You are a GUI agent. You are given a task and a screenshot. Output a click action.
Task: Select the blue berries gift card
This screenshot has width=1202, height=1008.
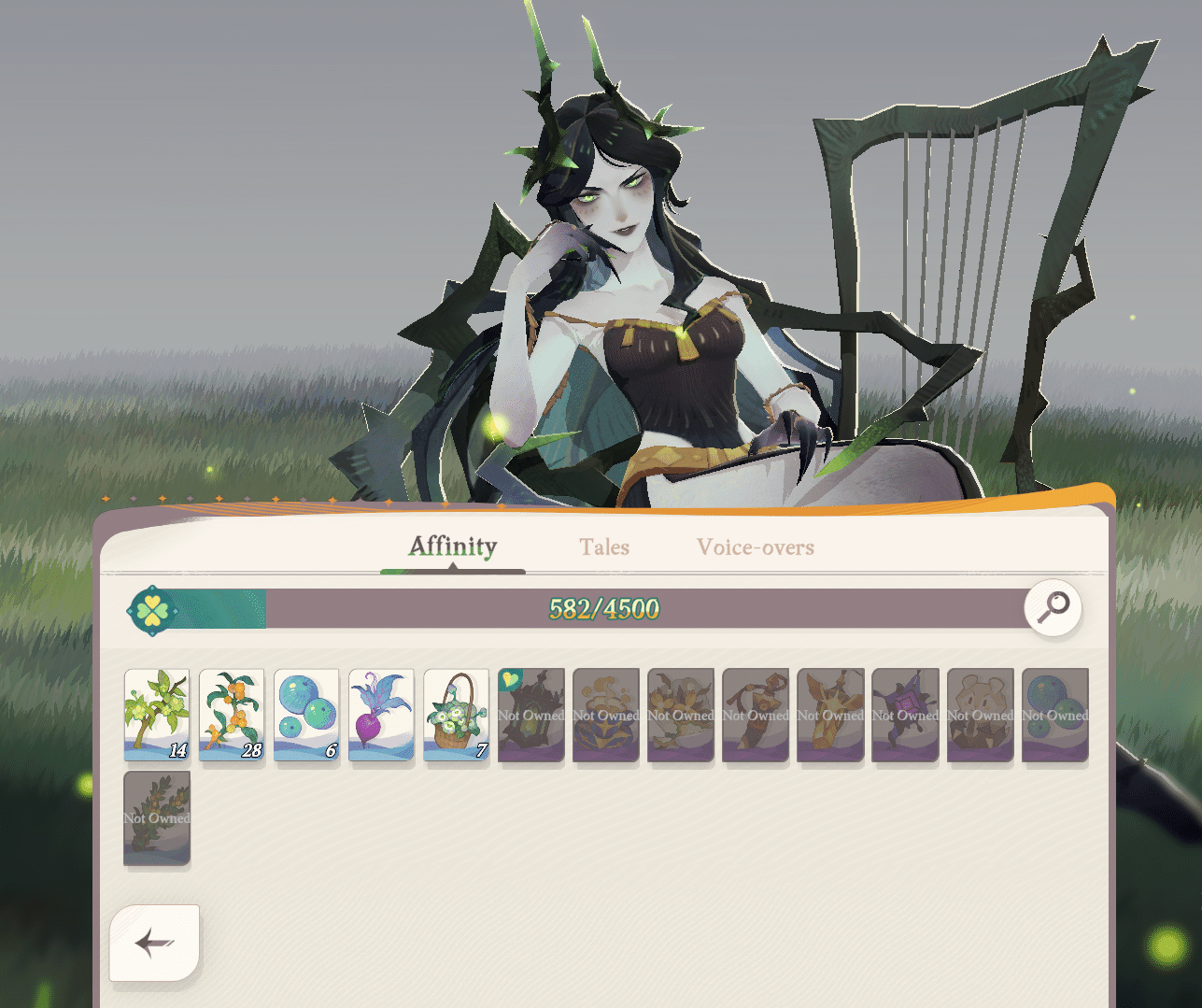click(306, 715)
